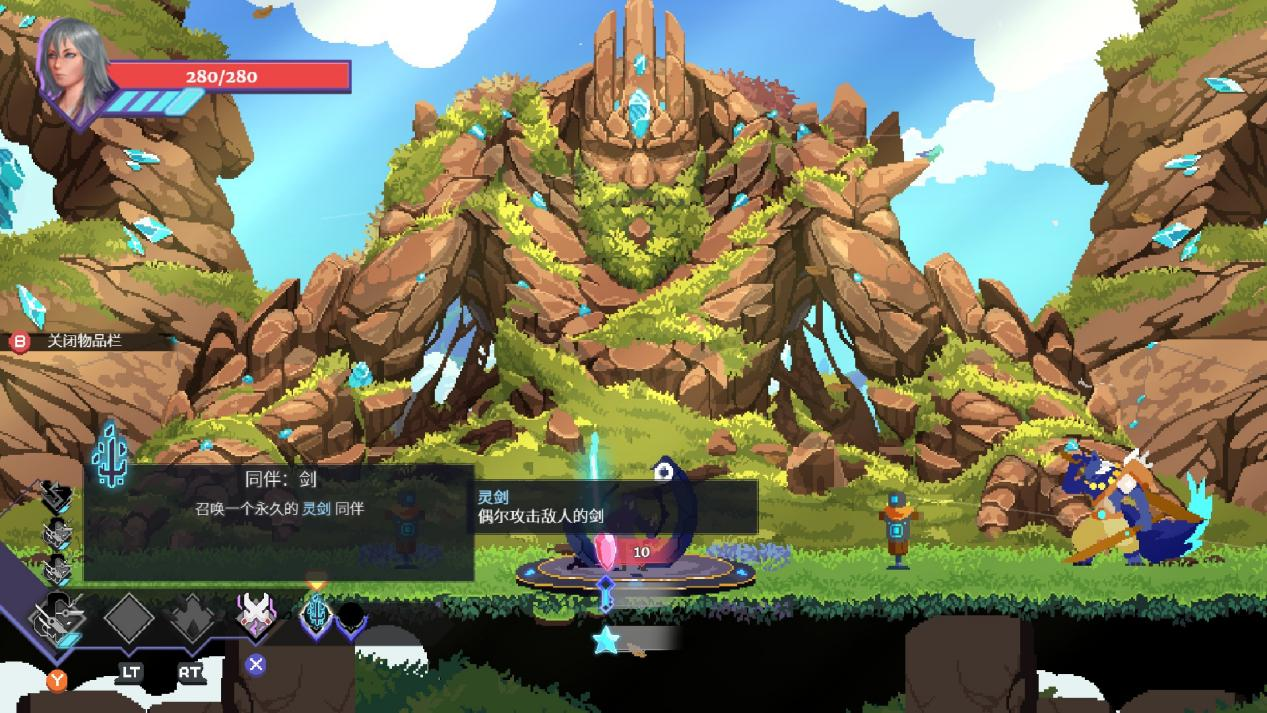Screen dimensions: 1267x713
Task: Select the large weapon slot above the Y prompt
Action: (58, 620)
